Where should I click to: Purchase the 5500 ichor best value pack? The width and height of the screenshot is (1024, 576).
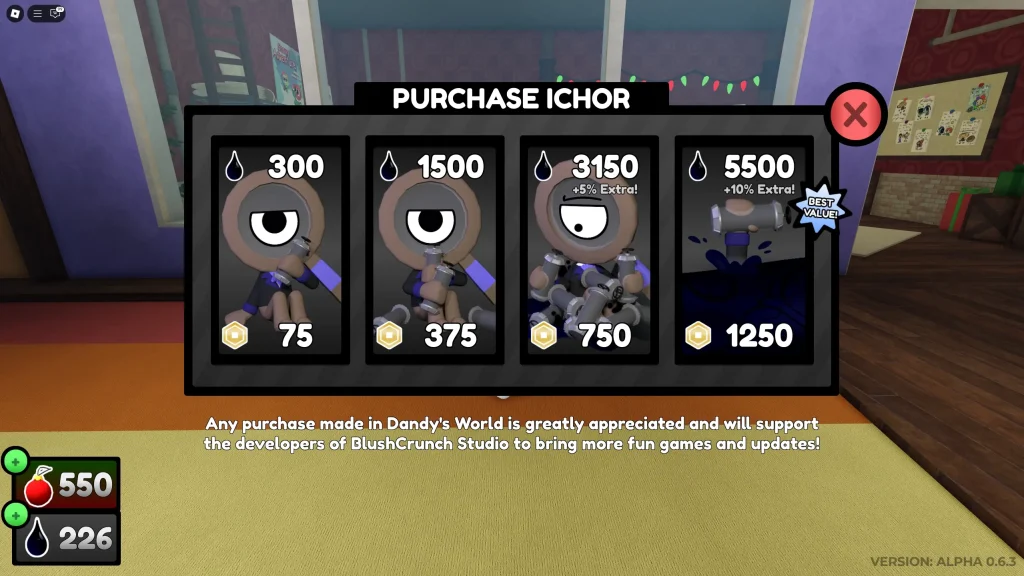click(x=743, y=250)
